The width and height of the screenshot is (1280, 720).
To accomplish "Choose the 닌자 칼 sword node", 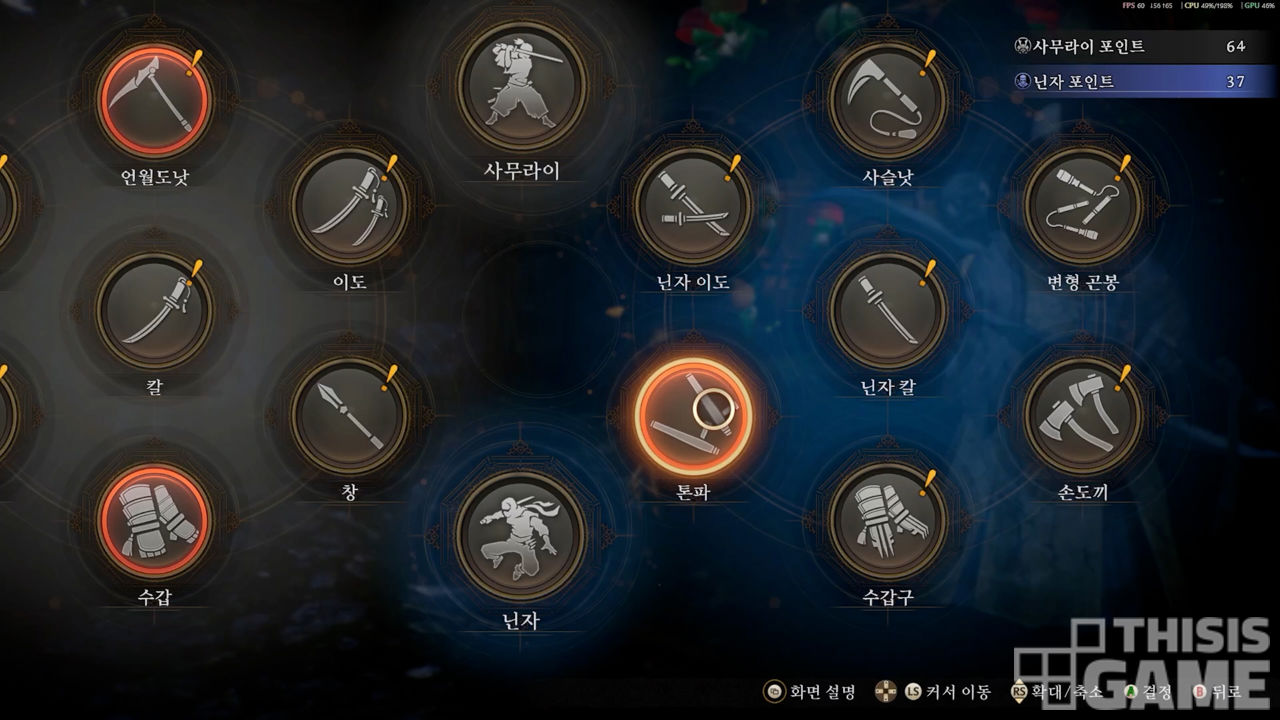I will pyautogui.click(x=888, y=310).
